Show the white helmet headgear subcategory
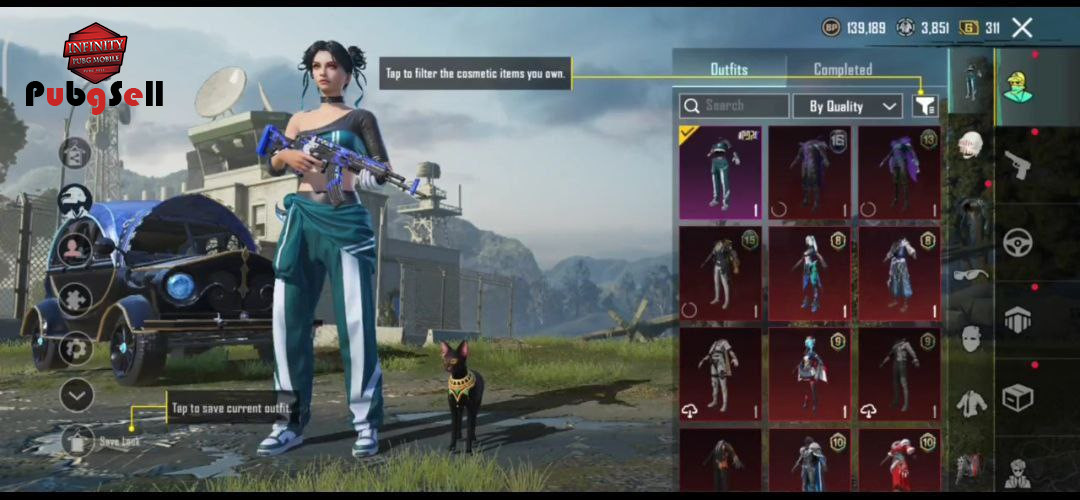 pyautogui.click(x=968, y=147)
